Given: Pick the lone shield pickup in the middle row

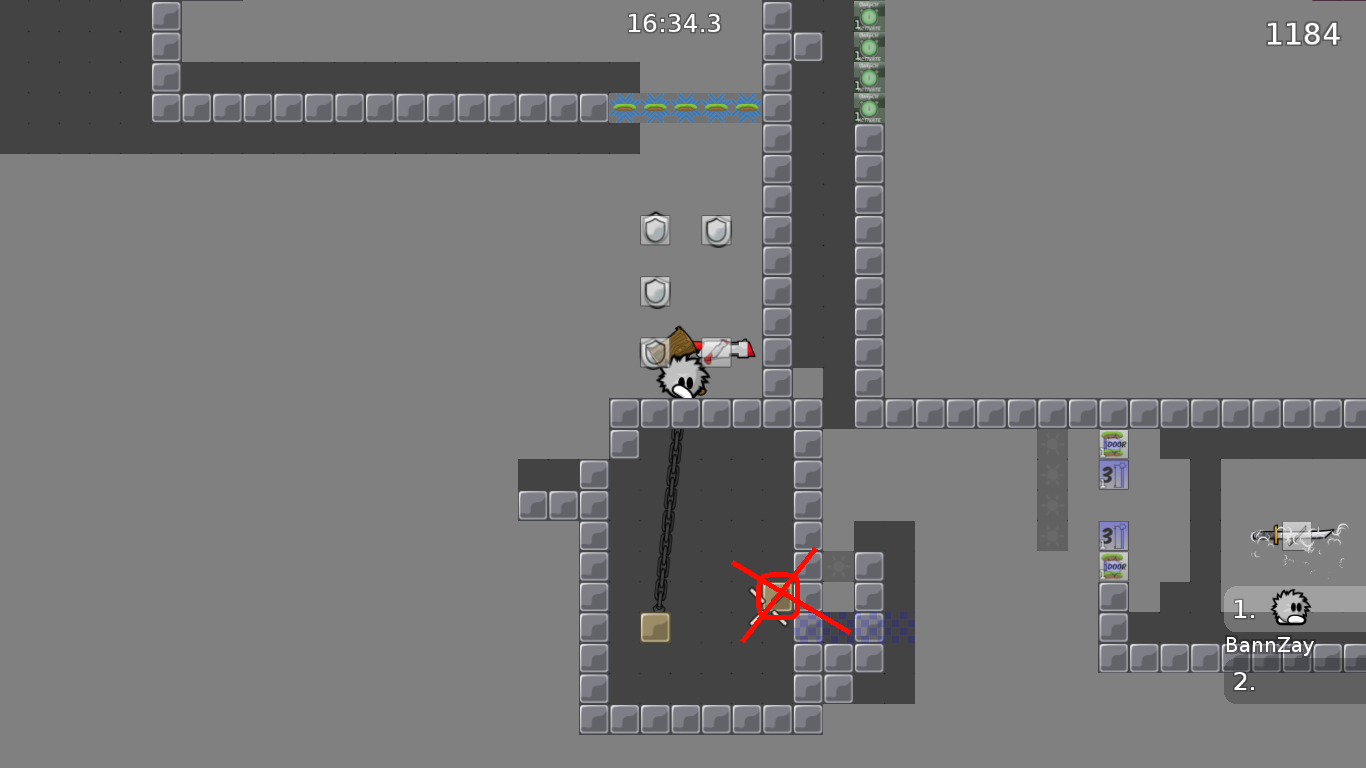Looking at the screenshot, I should point(657,292).
